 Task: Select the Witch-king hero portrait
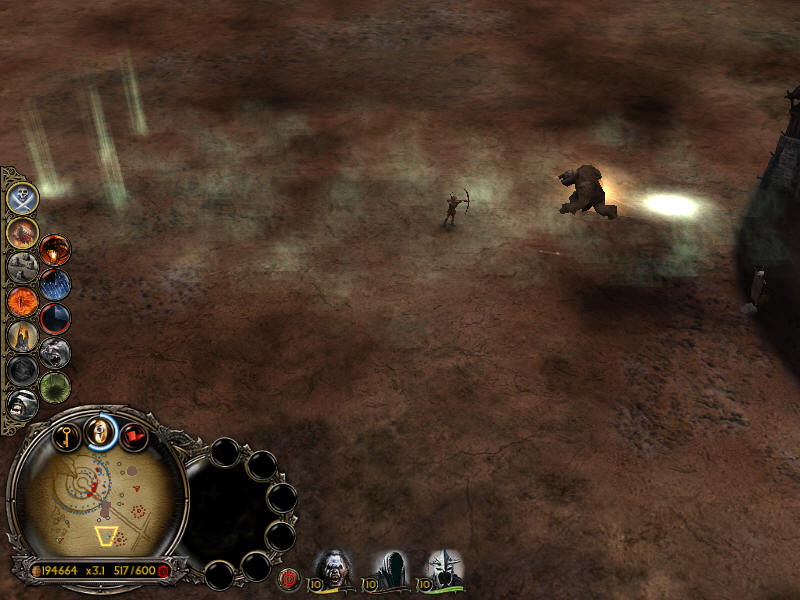click(443, 568)
